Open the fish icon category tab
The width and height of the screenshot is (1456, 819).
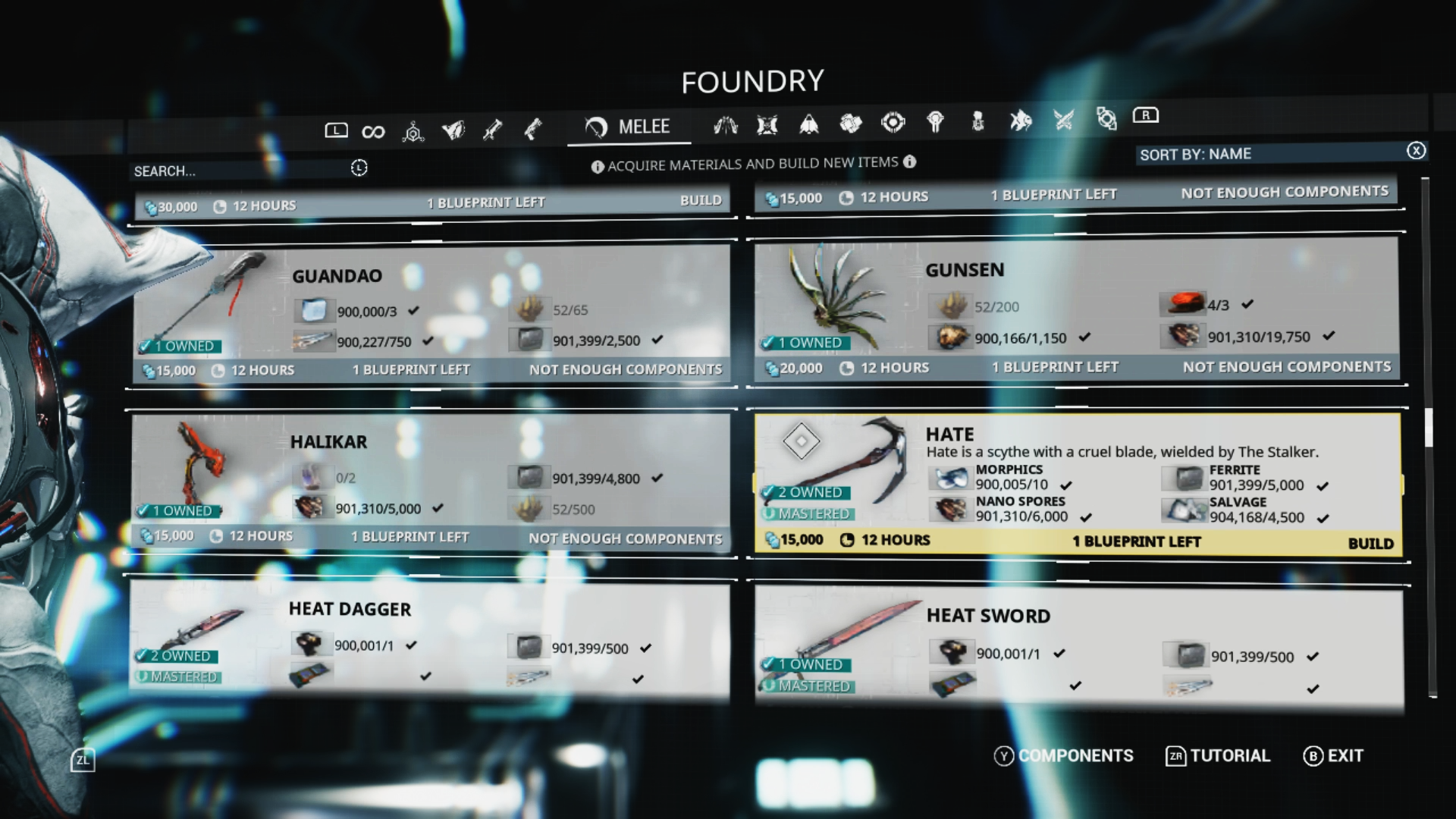click(1021, 121)
